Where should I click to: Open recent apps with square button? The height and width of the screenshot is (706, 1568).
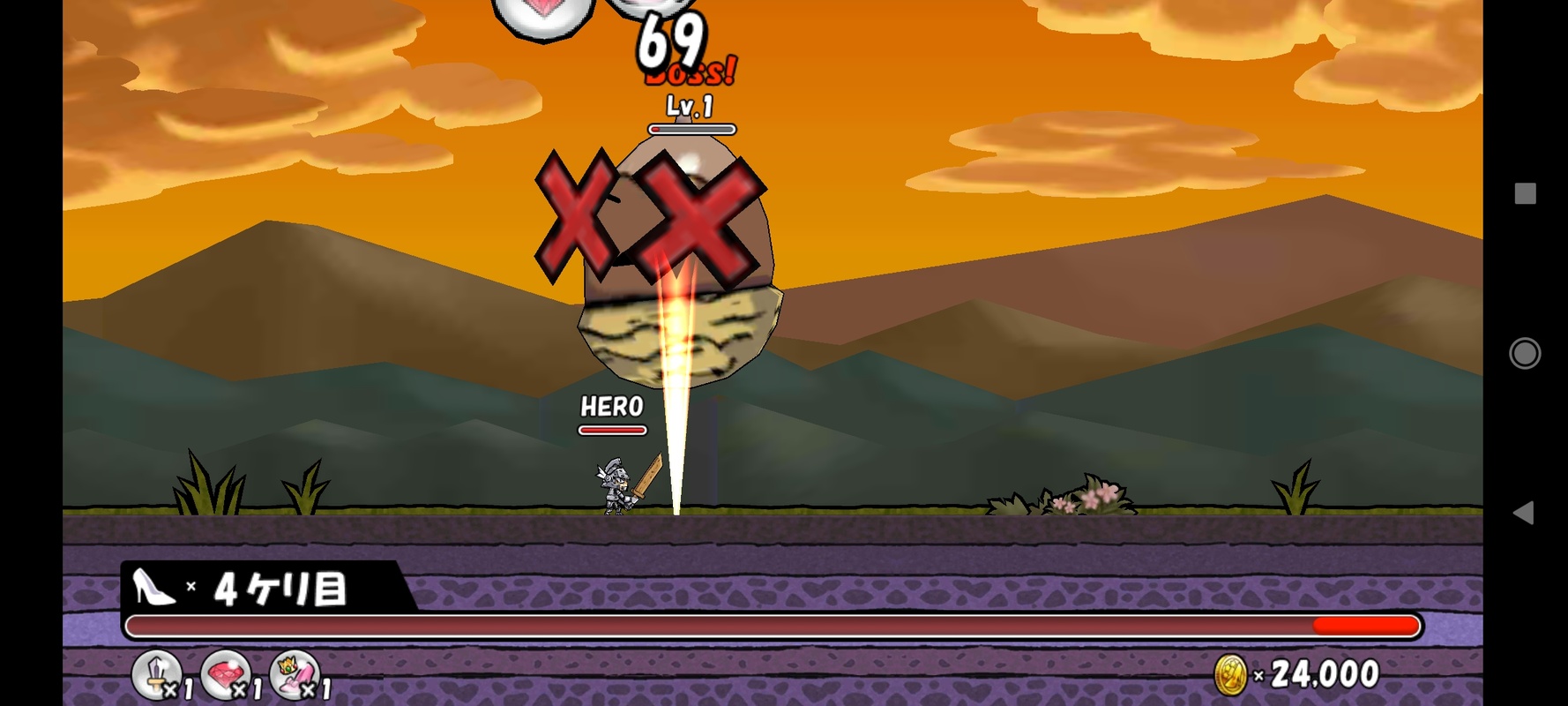(x=1525, y=194)
